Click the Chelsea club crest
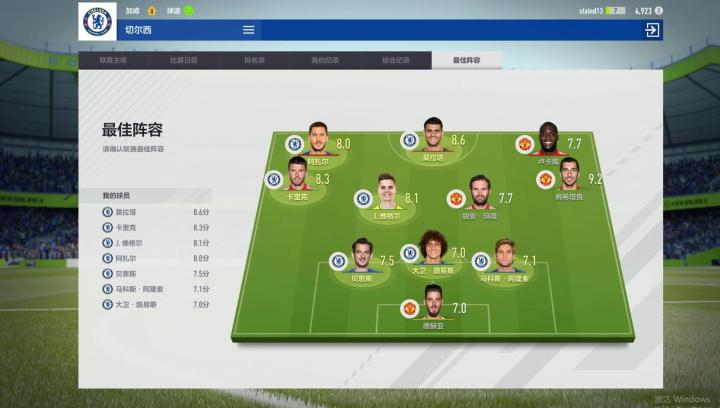Viewport: 720px width, 408px height. point(97,21)
